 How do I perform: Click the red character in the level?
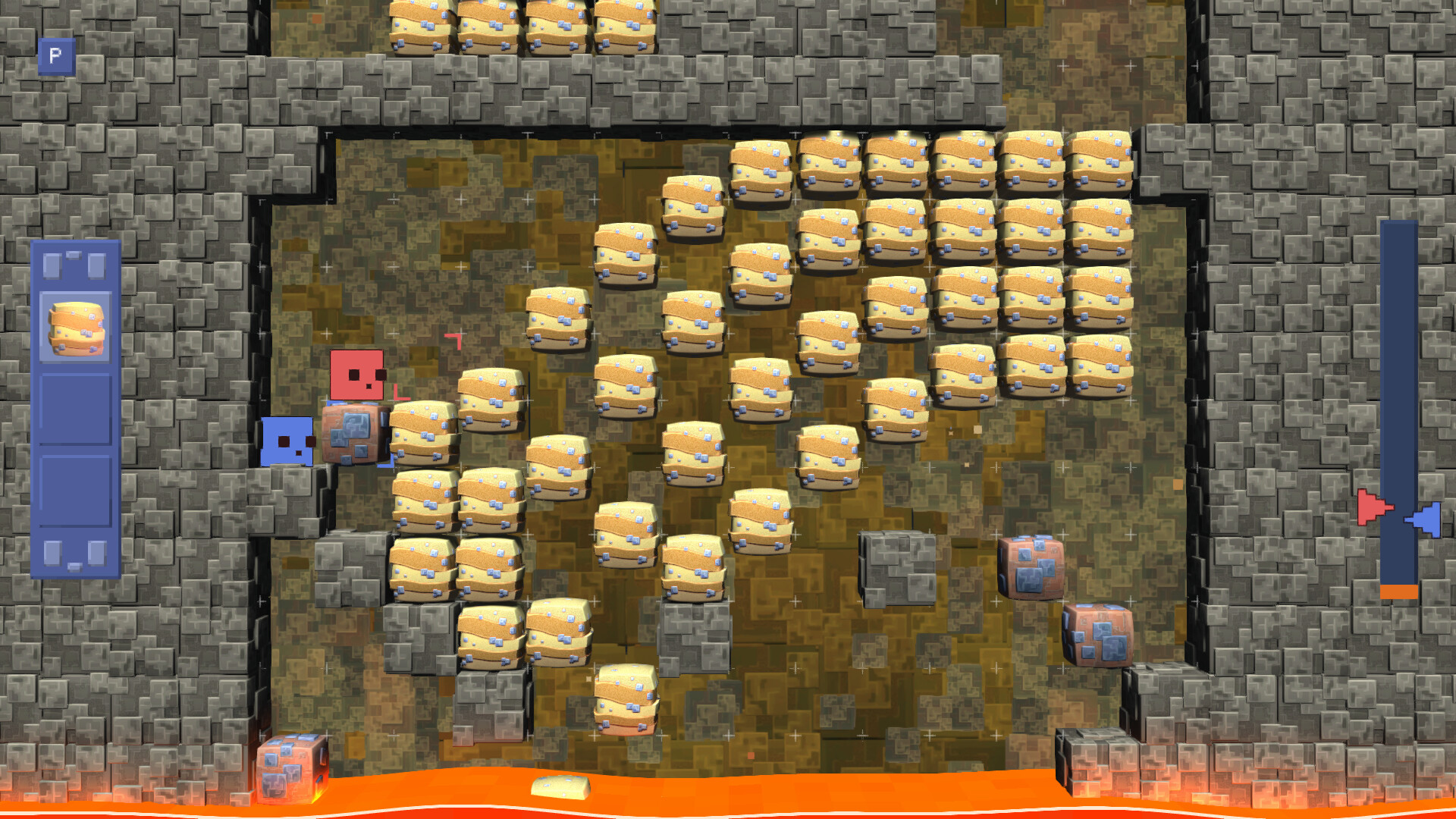click(356, 375)
